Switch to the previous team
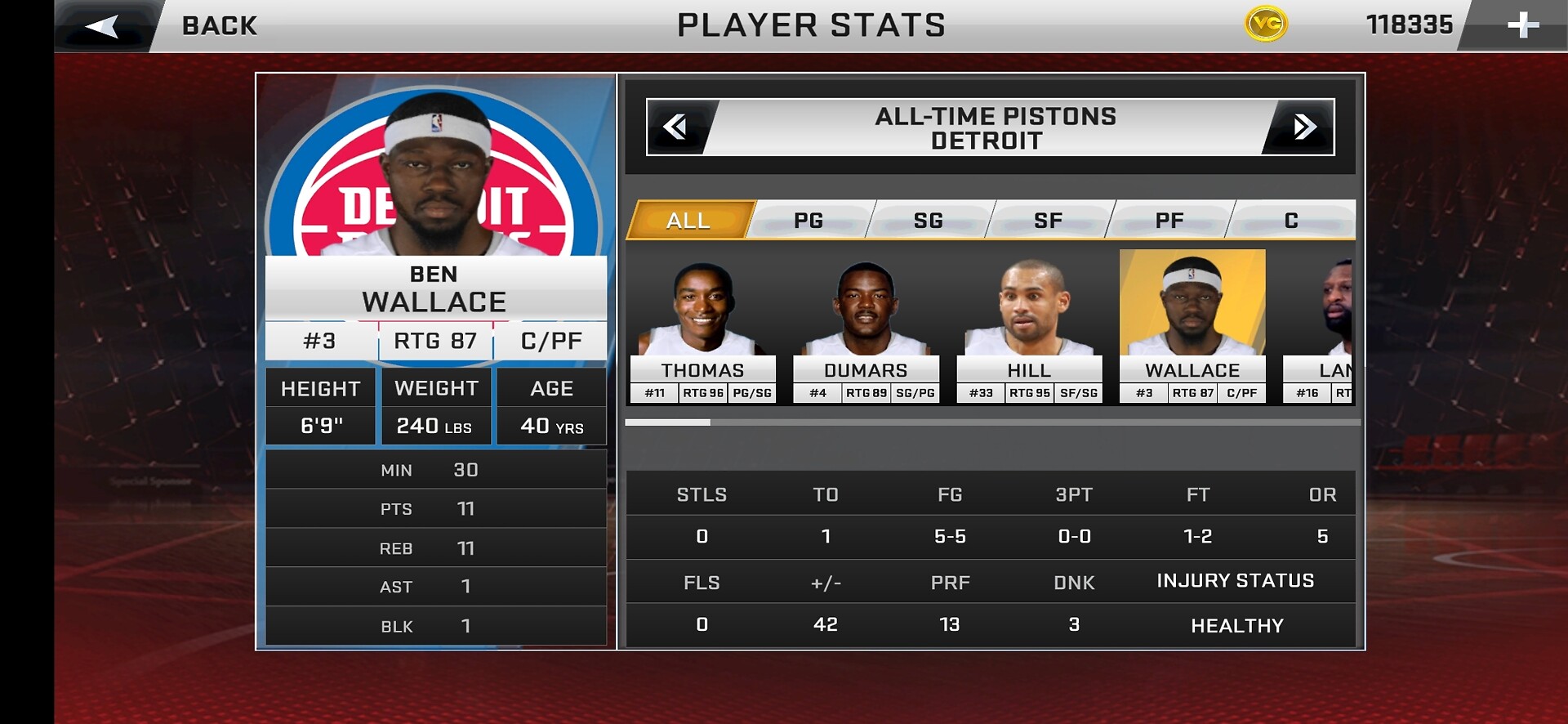1568x724 pixels. point(676,127)
